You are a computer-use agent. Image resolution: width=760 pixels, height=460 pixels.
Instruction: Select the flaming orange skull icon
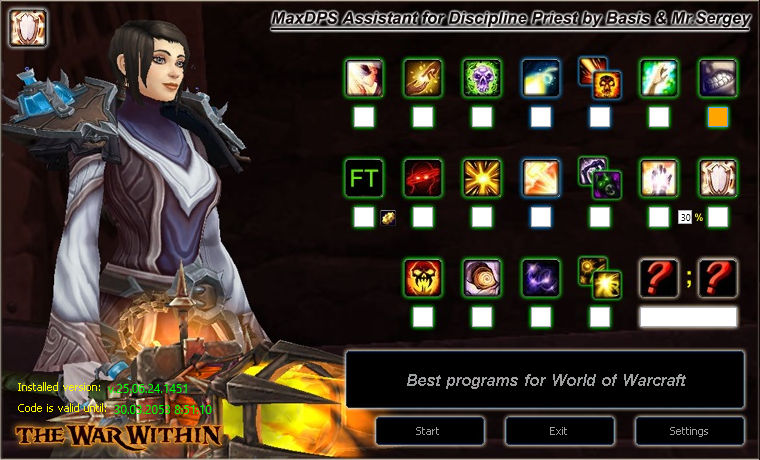pyautogui.click(x=423, y=278)
